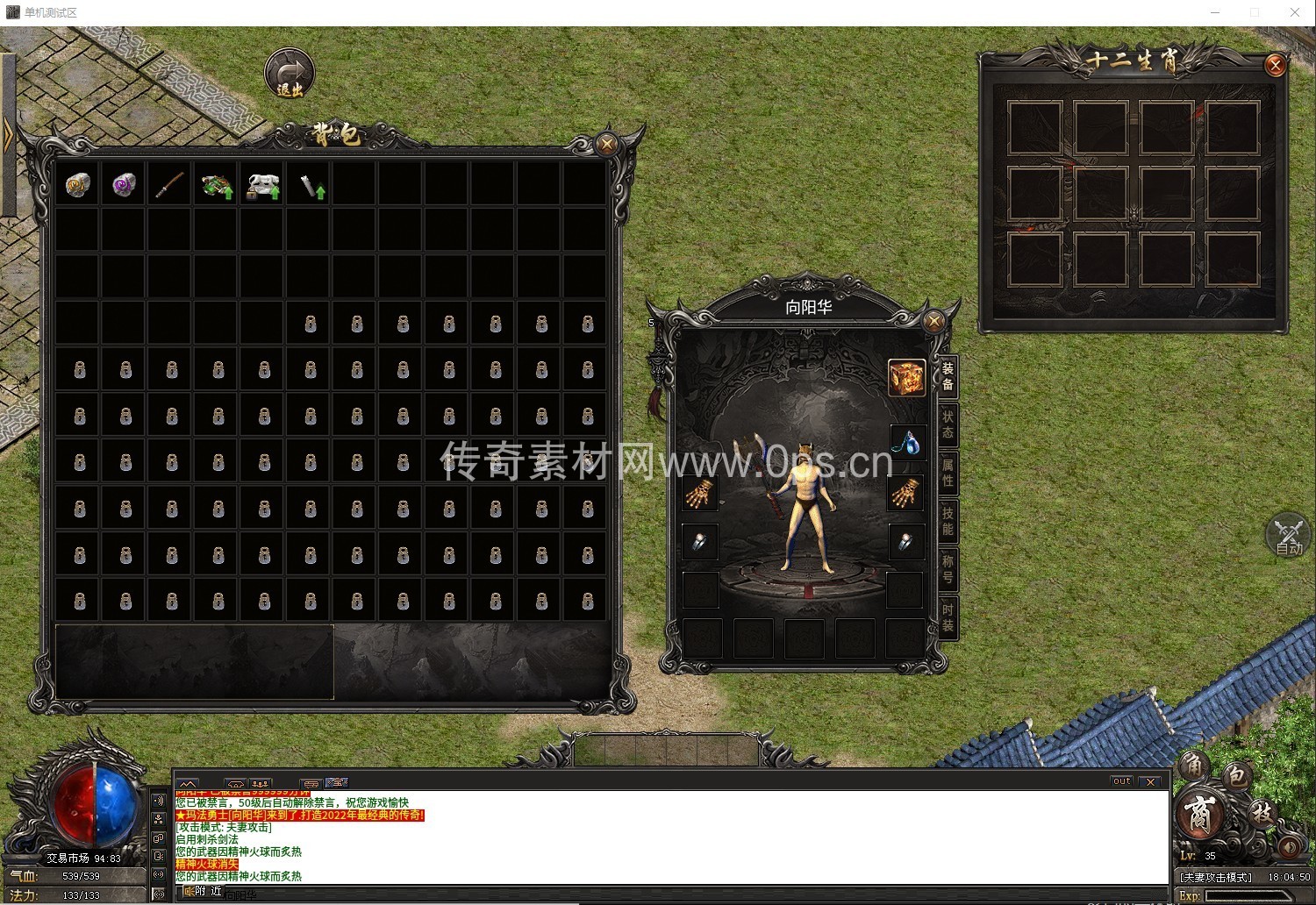
Task: Show the 技能 skills tab
Action: click(948, 521)
